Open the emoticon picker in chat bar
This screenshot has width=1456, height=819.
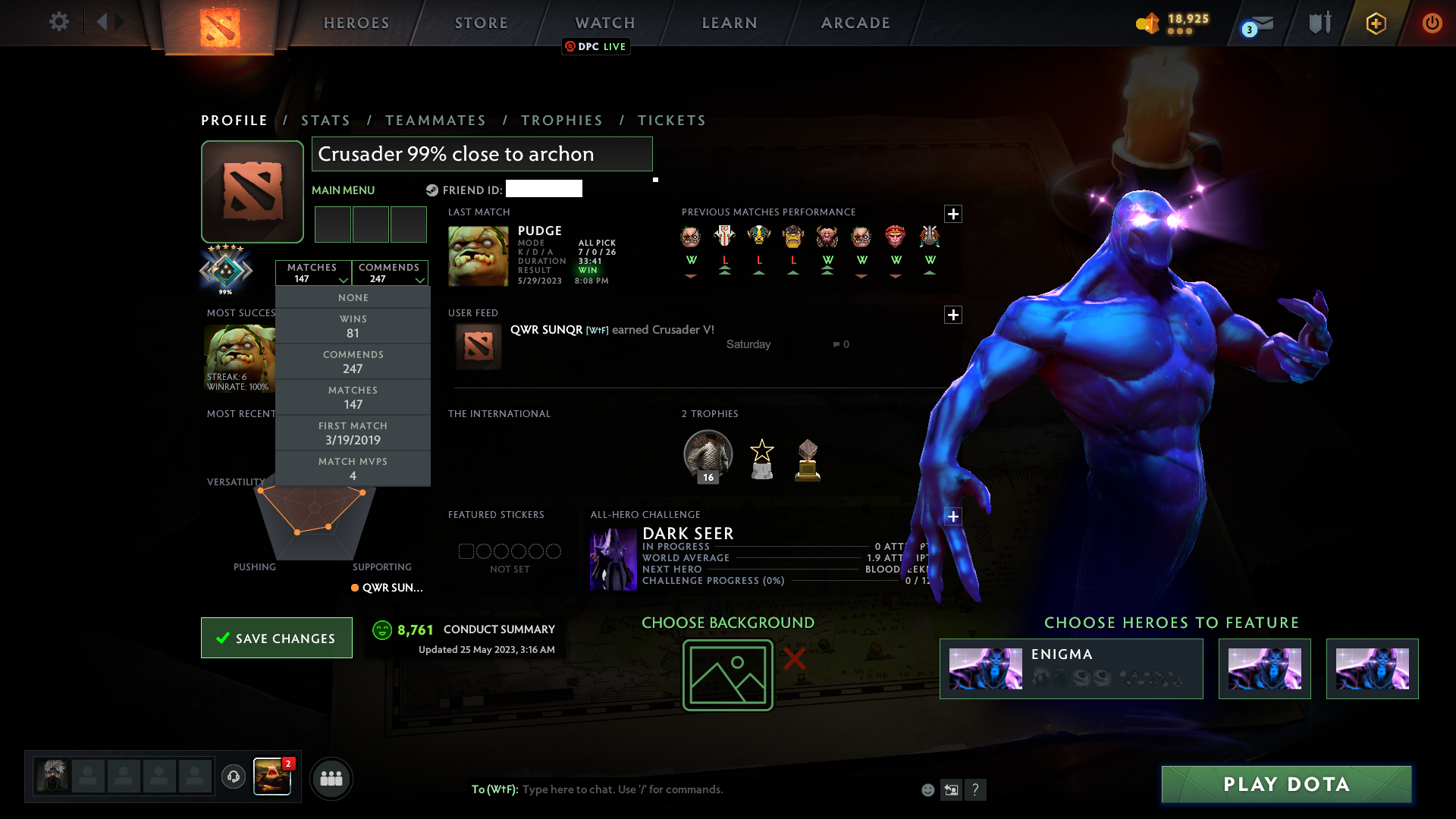click(x=927, y=789)
